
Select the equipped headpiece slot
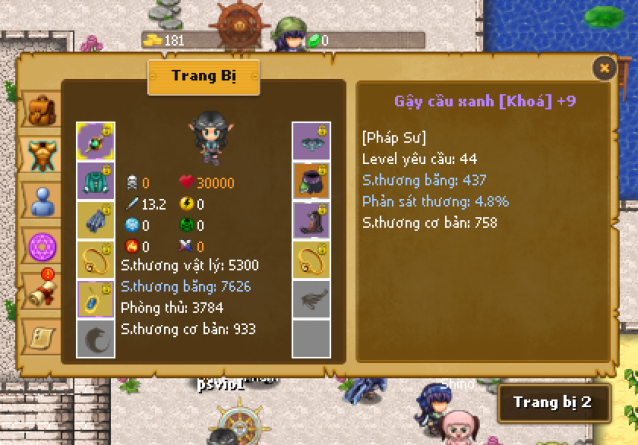(310, 141)
